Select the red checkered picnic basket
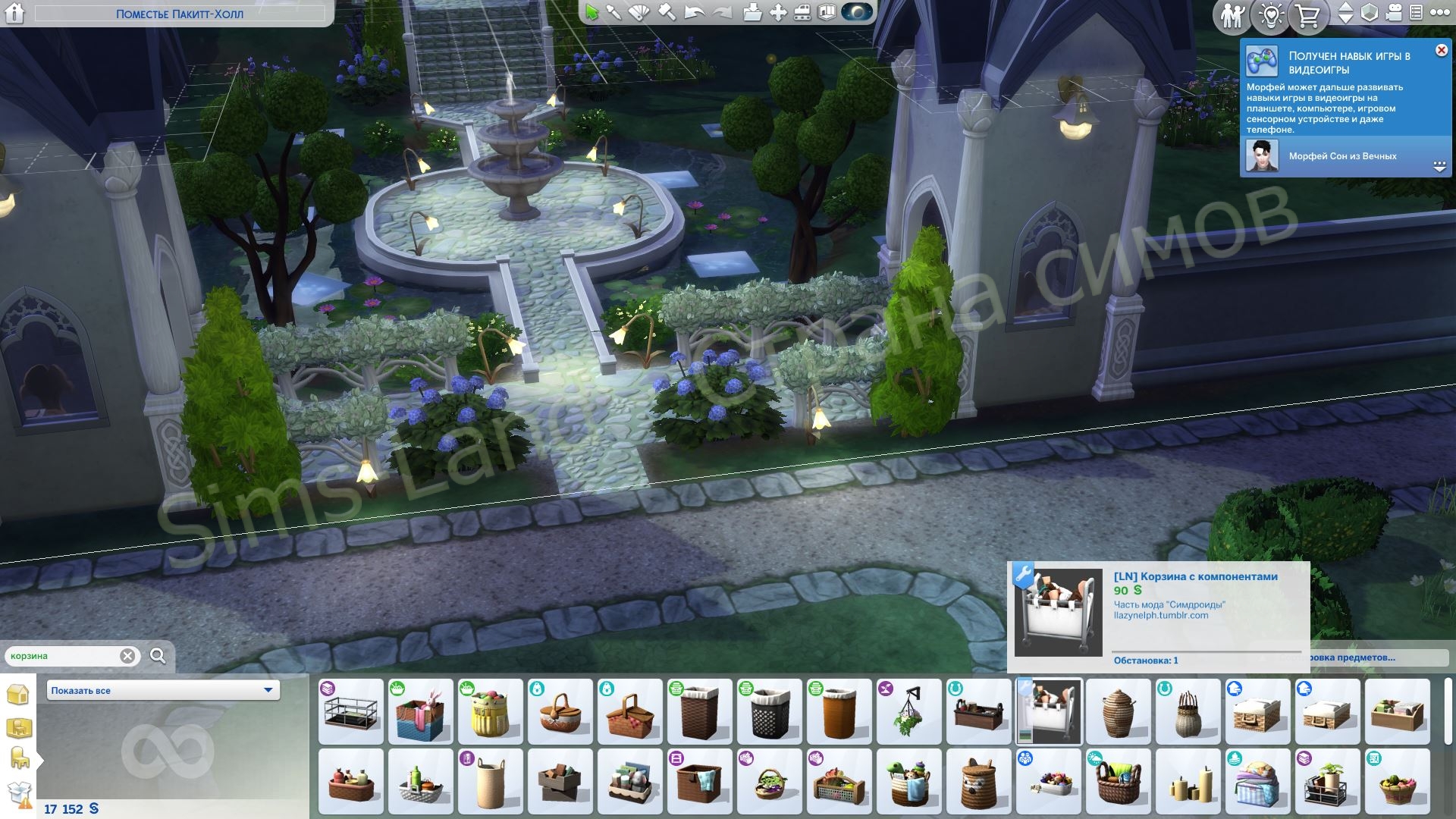Screen dimensions: 1456x819 (x=629, y=712)
